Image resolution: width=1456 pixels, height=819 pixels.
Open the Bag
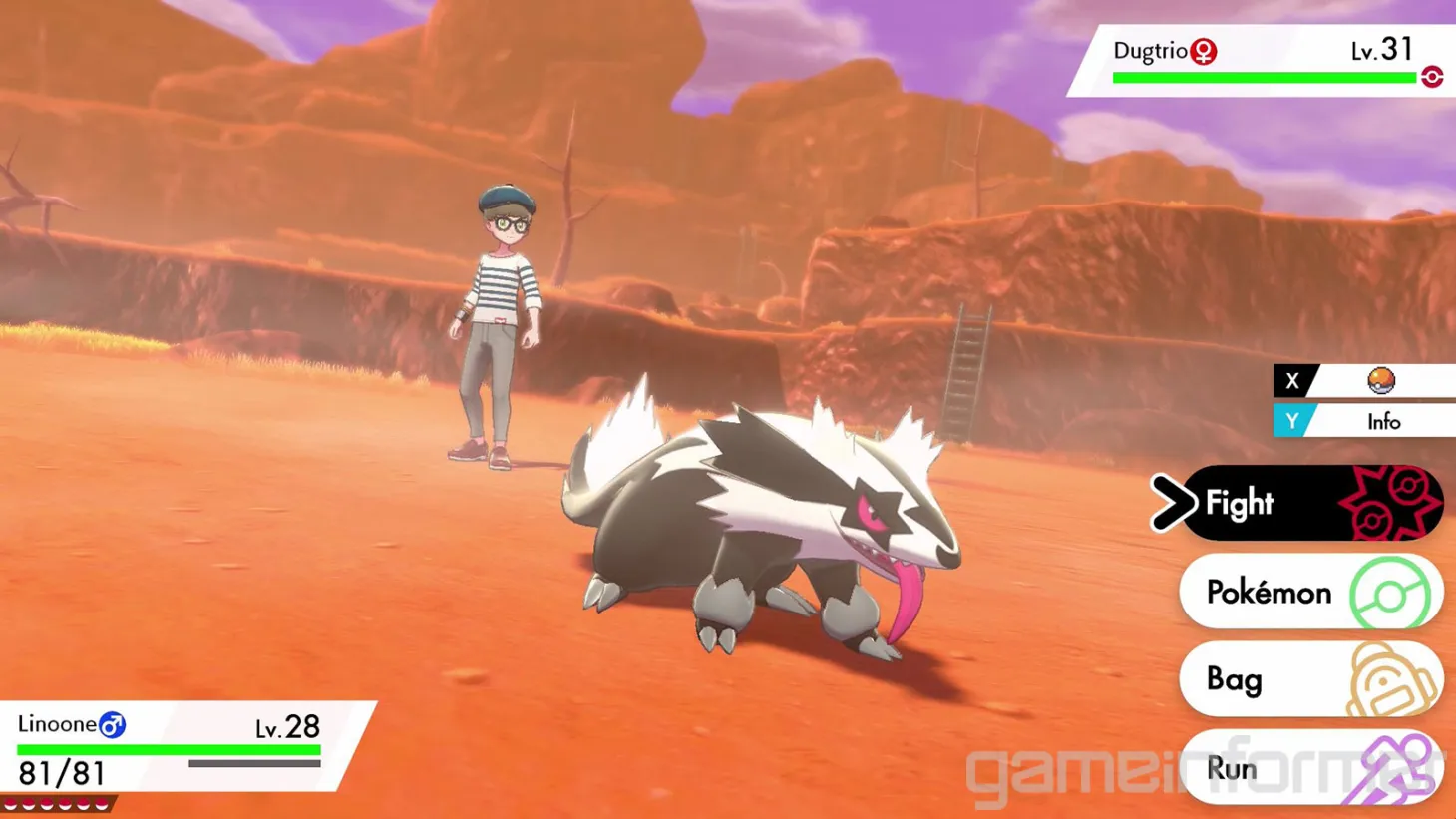pyautogui.click(x=1237, y=679)
